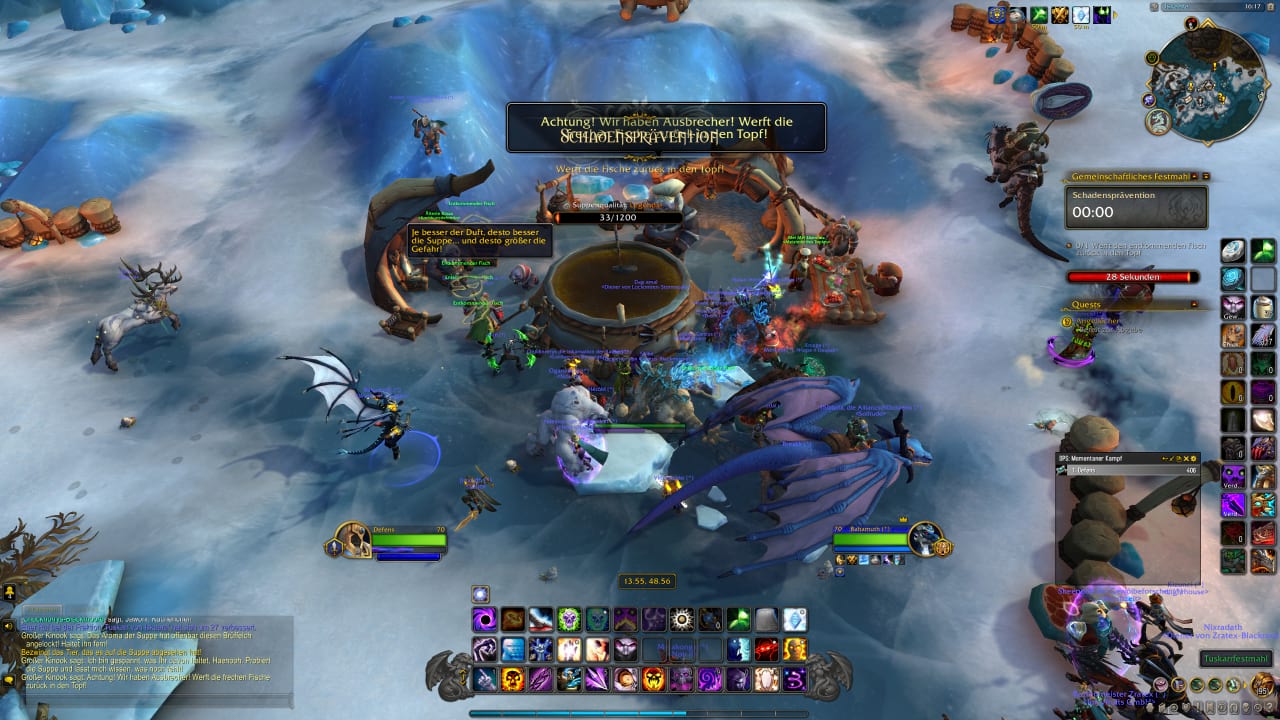Use the green leaf ability slot
This screenshot has width=1280, height=720.
[x=738, y=620]
